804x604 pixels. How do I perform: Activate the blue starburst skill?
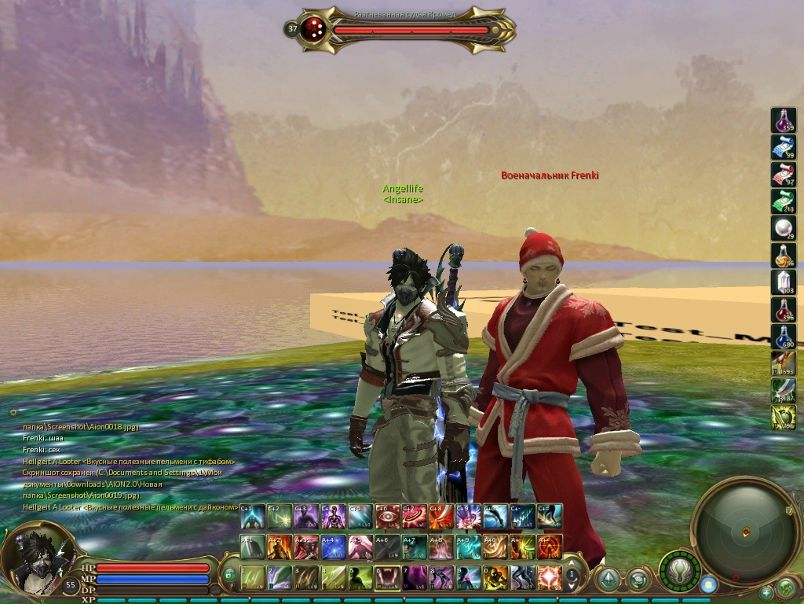pos(334,547)
